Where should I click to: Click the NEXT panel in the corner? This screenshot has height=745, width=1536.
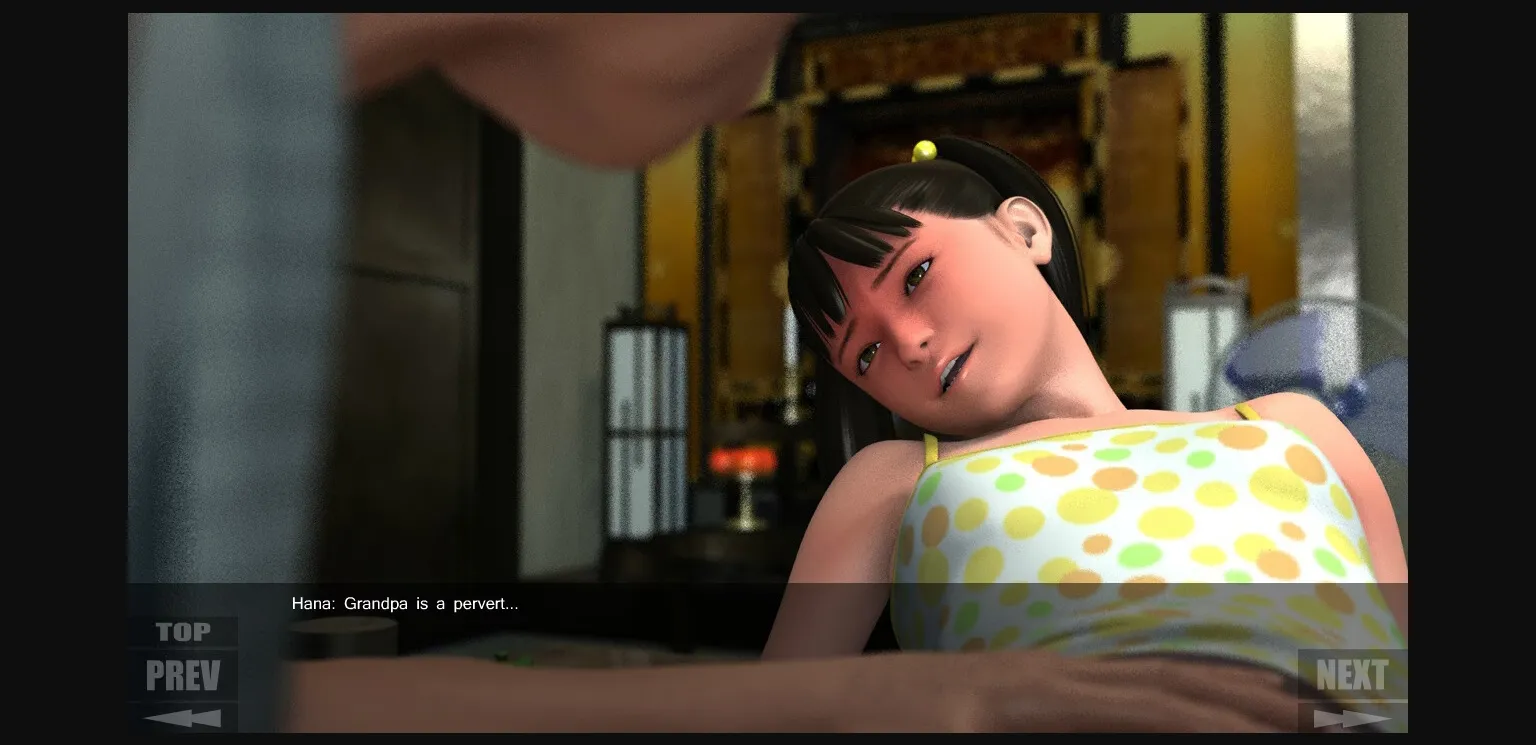click(1351, 690)
